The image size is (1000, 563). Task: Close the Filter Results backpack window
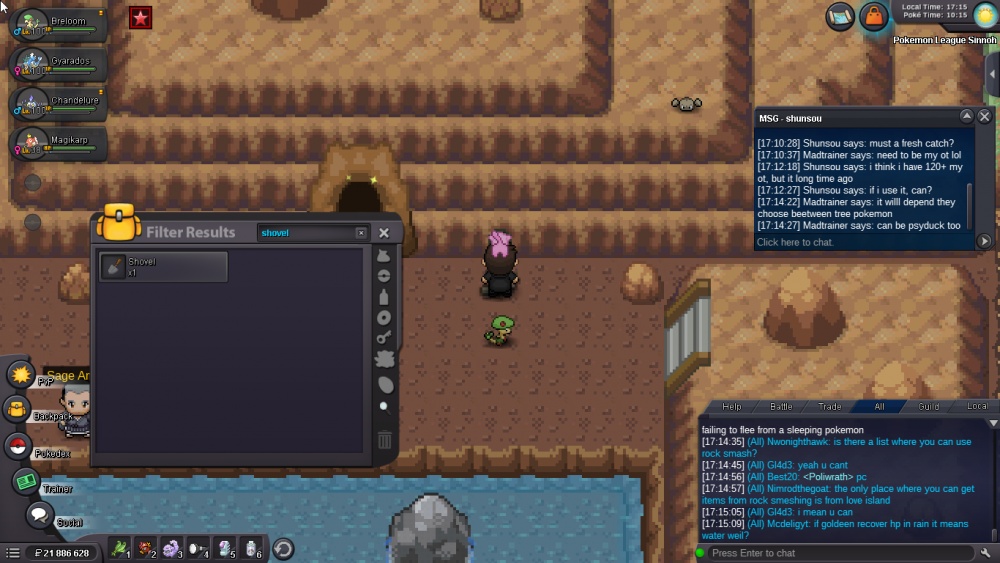tap(383, 233)
